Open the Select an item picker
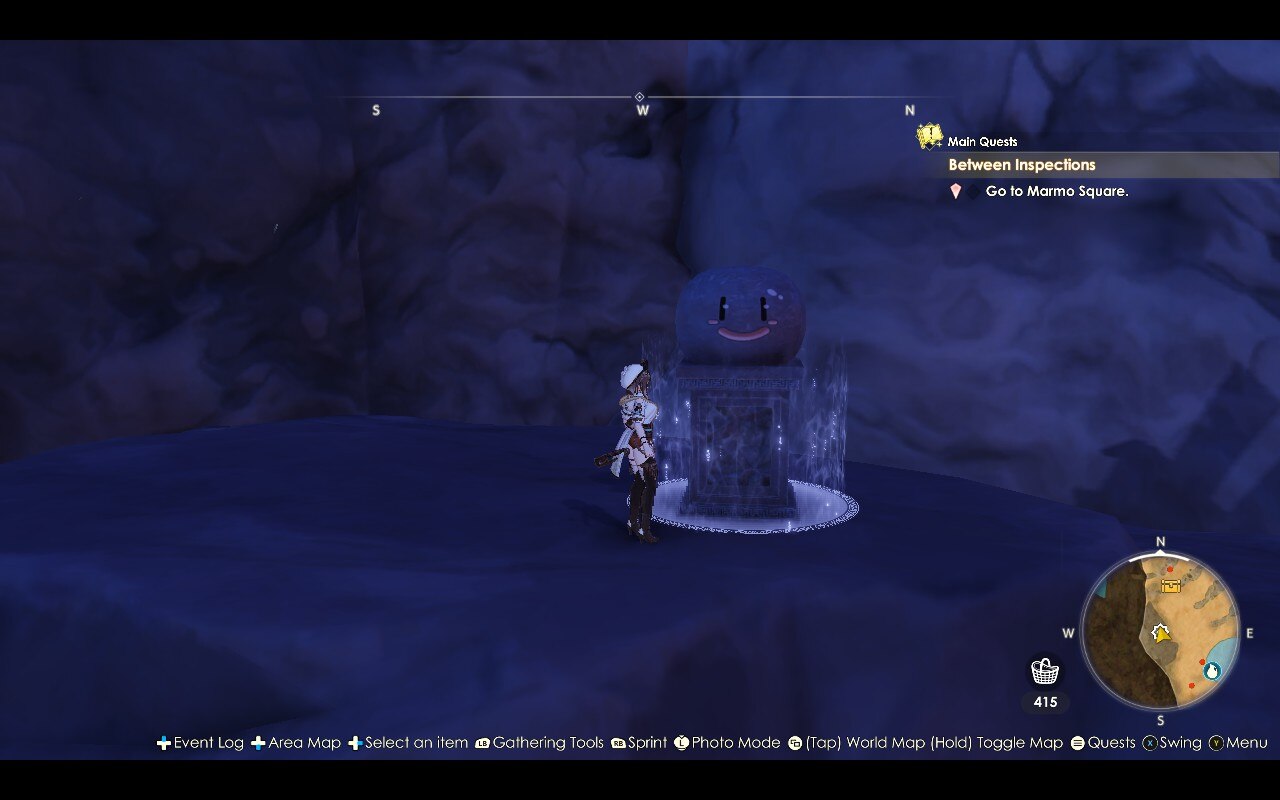The width and height of the screenshot is (1280, 800). (x=355, y=743)
